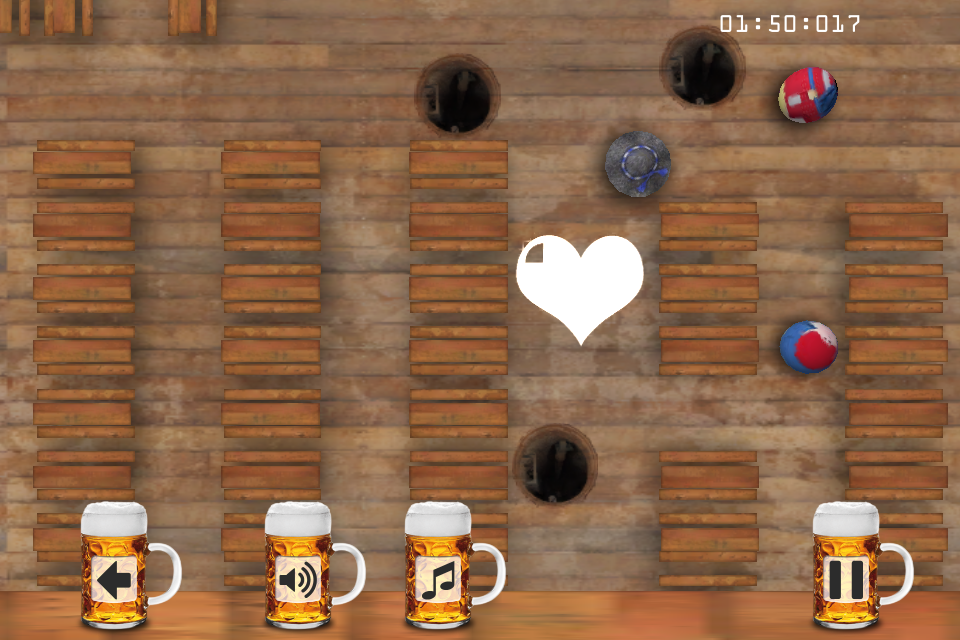Toggle sound effects with the speaker mug
The width and height of the screenshot is (960, 640).
coord(299,578)
